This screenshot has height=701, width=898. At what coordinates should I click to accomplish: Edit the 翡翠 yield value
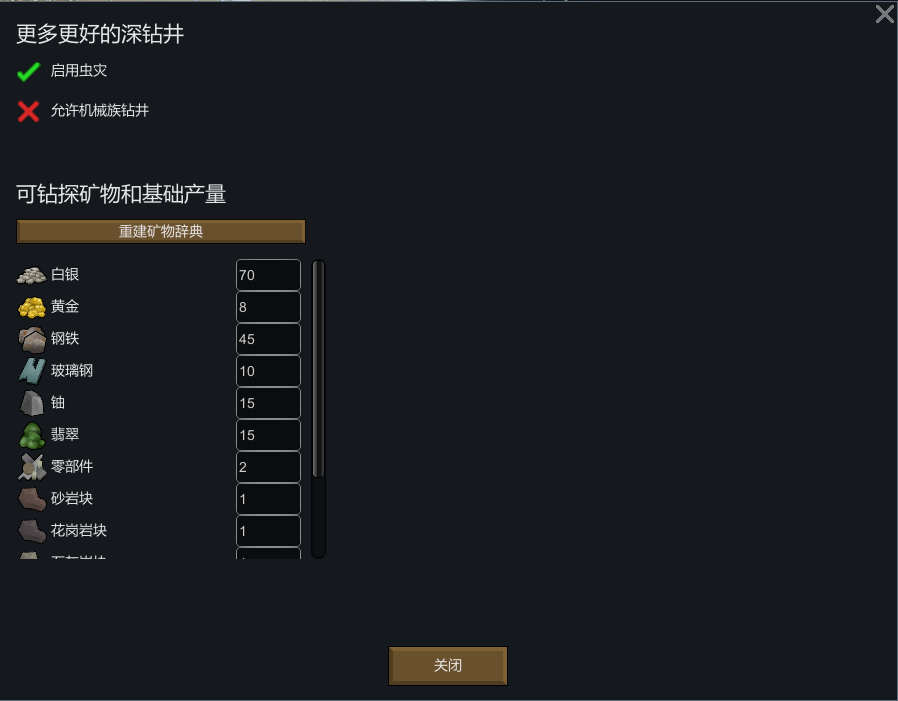click(268, 435)
